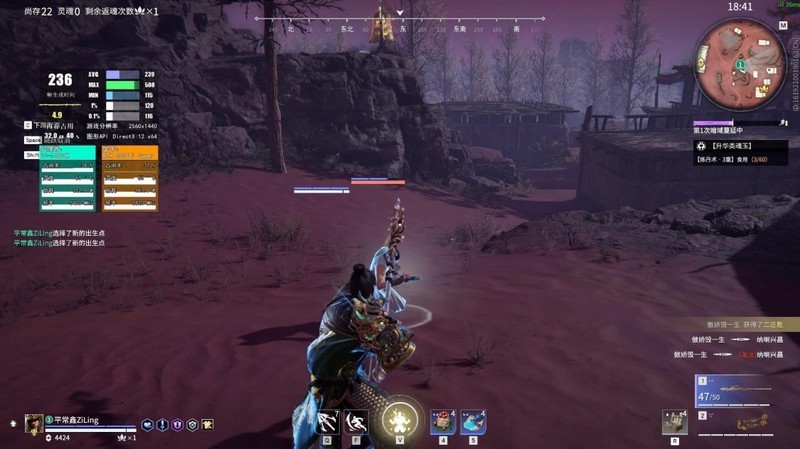Click the green performance panel in the overlay
The image size is (800, 449).
(x=68, y=178)
